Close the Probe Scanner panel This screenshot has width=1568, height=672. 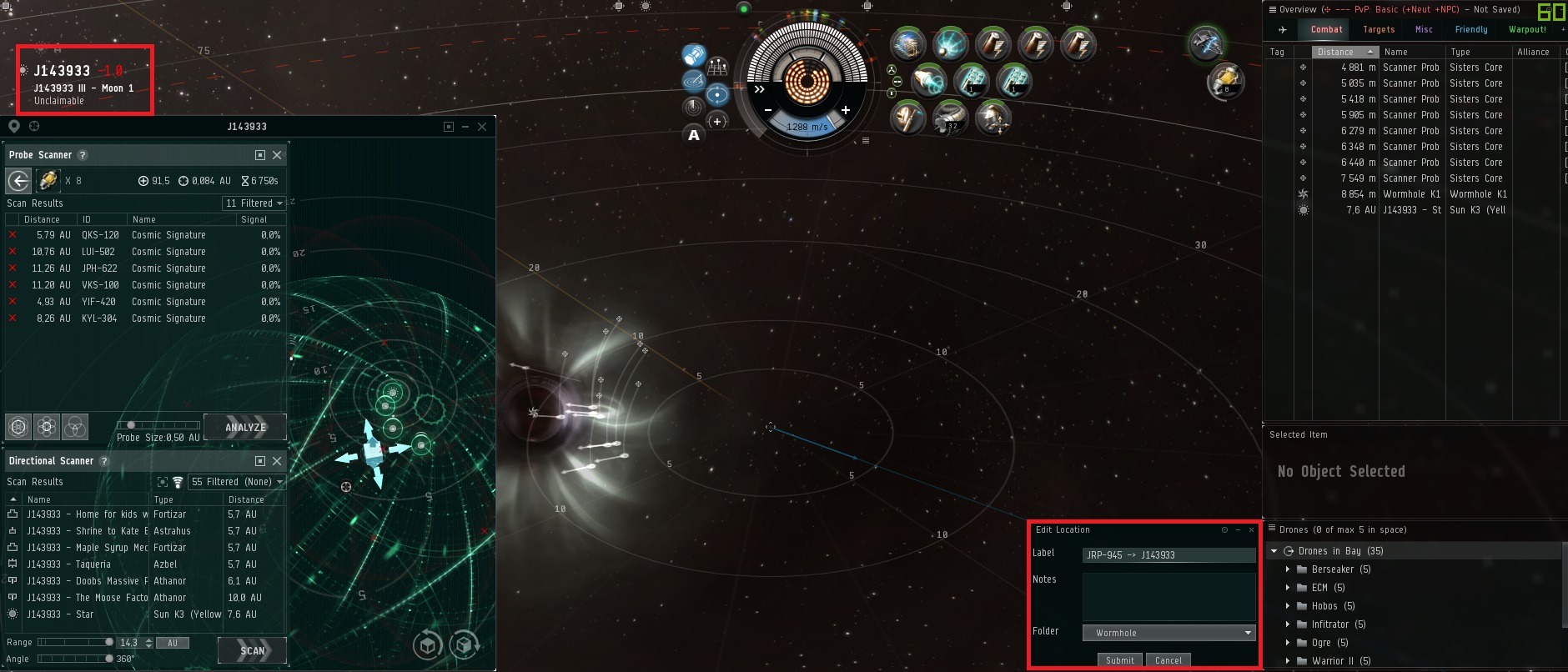tap(277, 155)
